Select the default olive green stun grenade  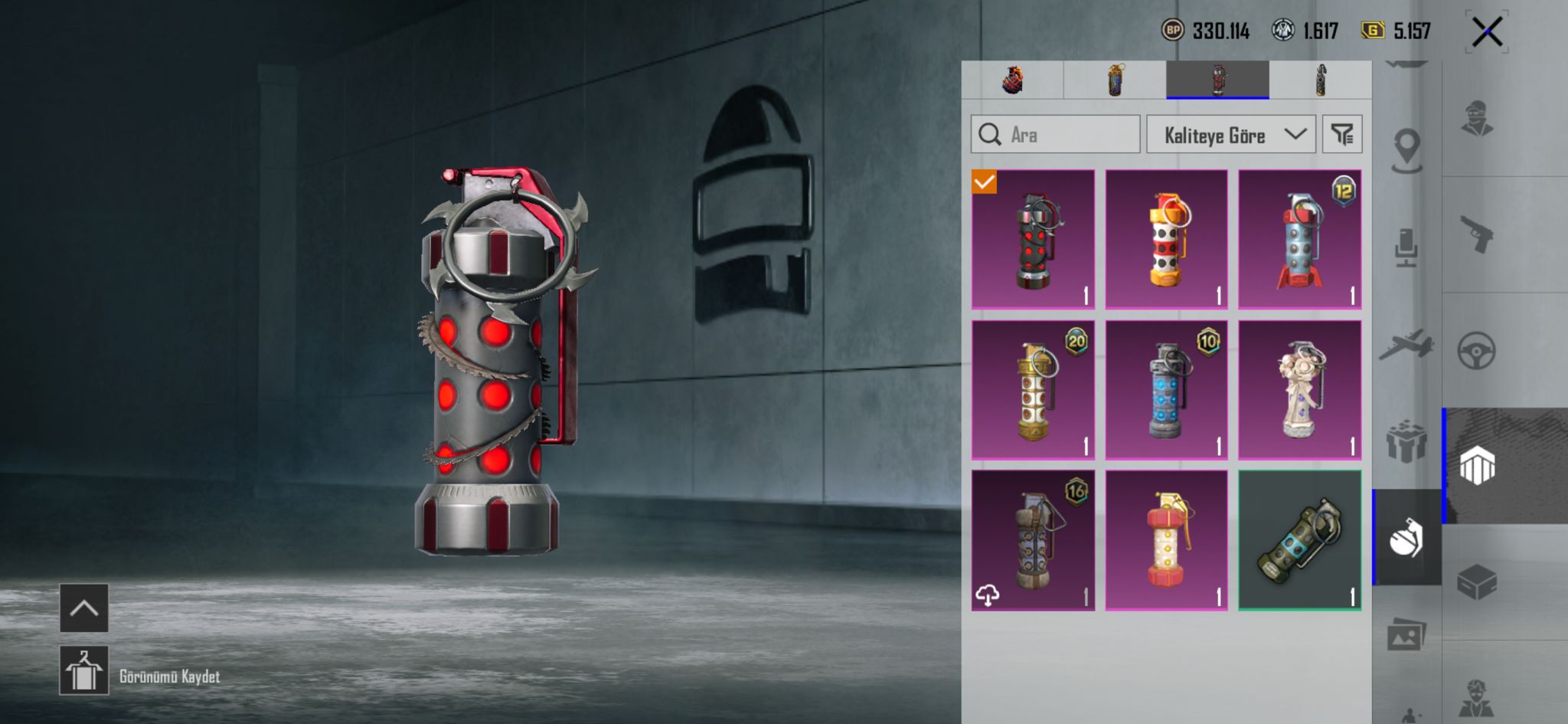1299,540
